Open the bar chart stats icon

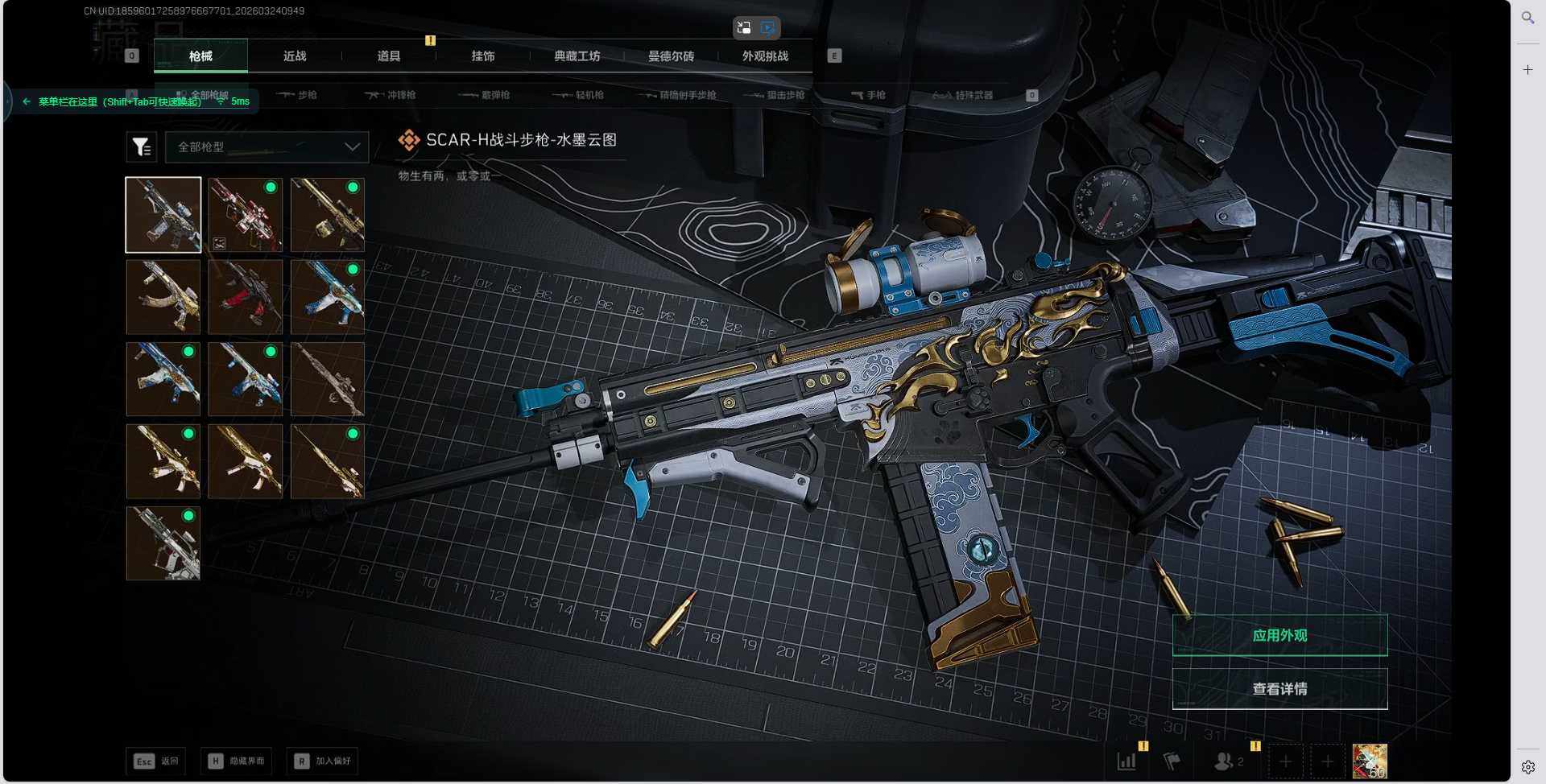coord(1126,761)
